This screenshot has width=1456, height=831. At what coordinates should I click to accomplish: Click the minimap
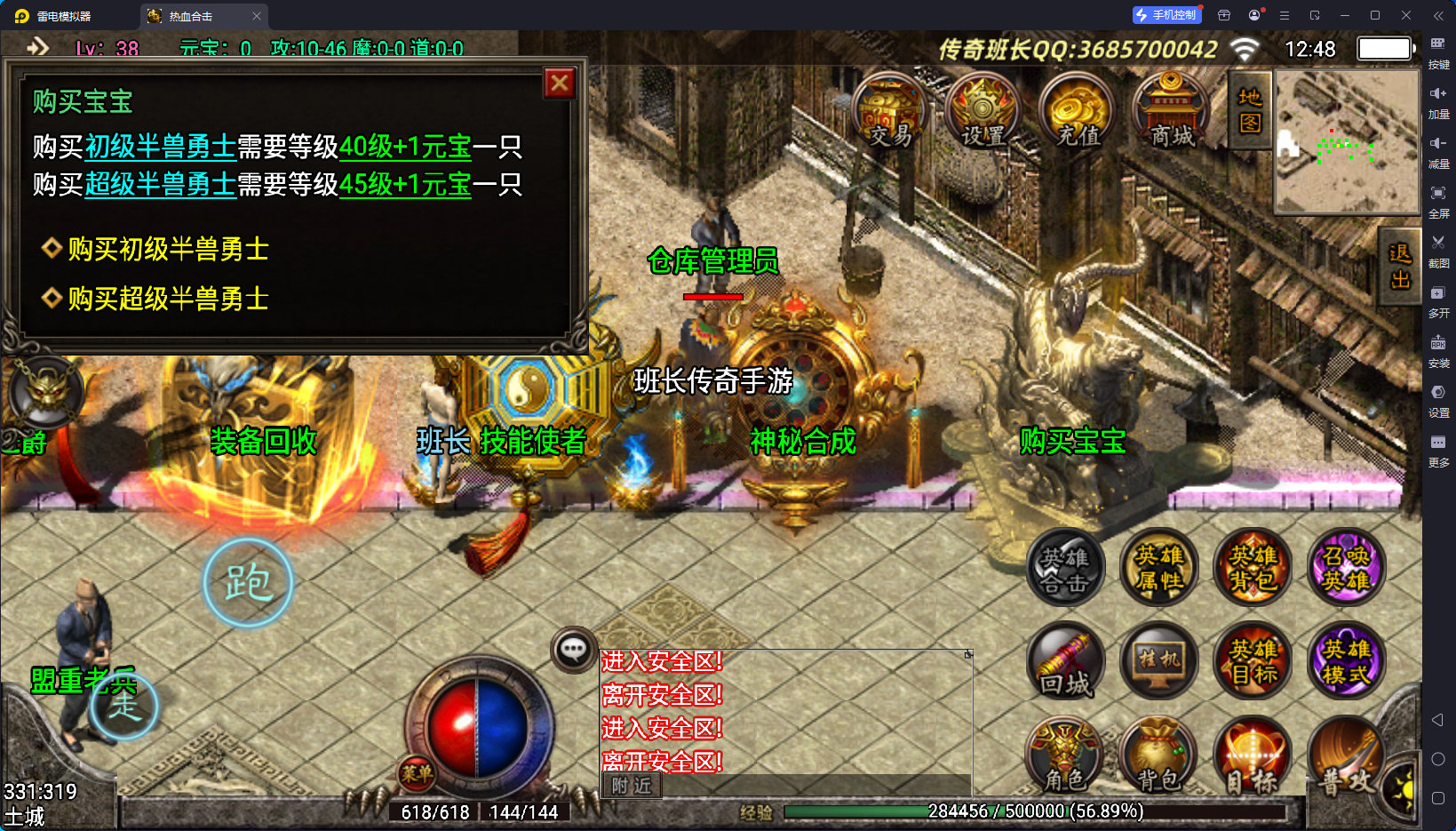point(1347,142)
